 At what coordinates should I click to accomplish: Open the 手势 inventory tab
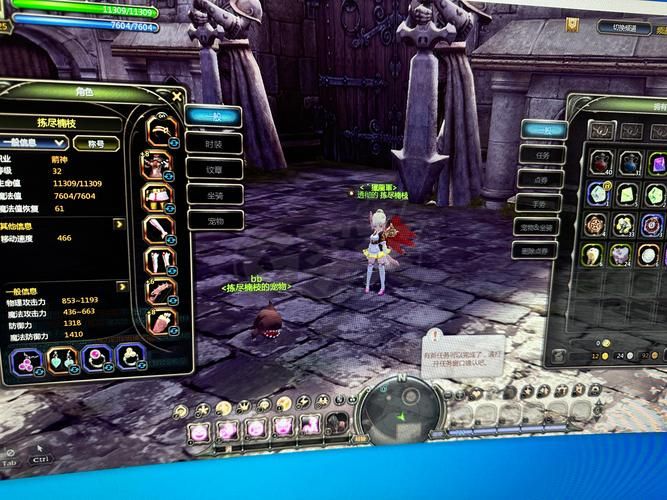[540, 203]
